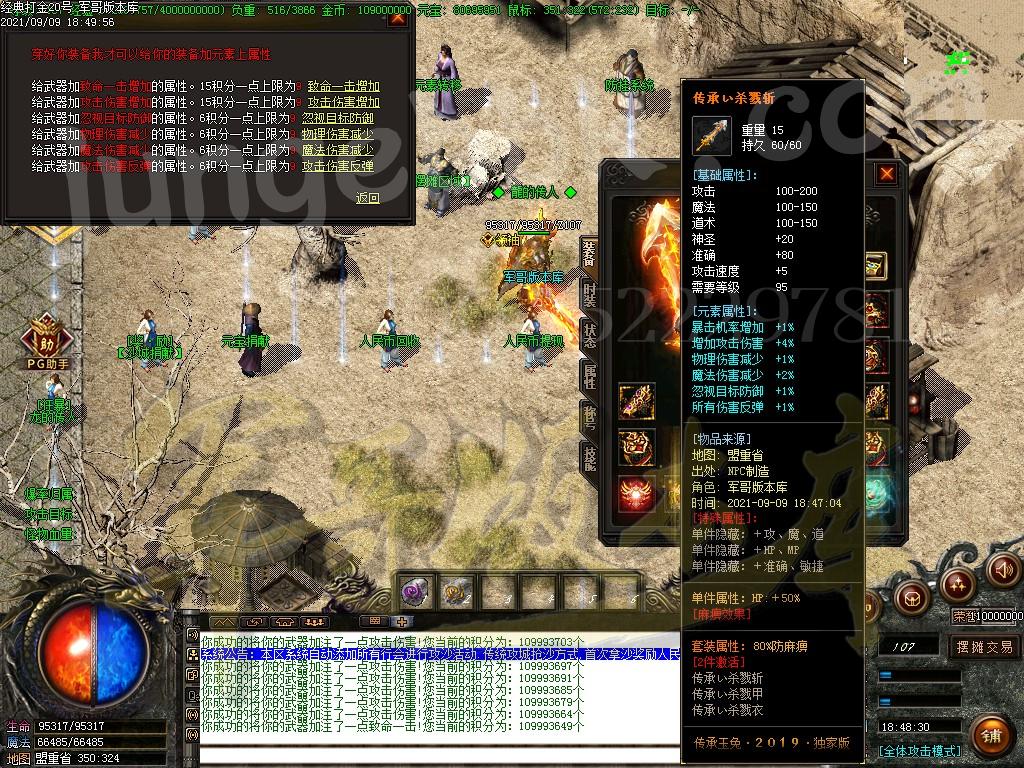Pick the 忽视目标防御 upgrade option
This screenshot has height=768, width=1024.
coord(338,118)
